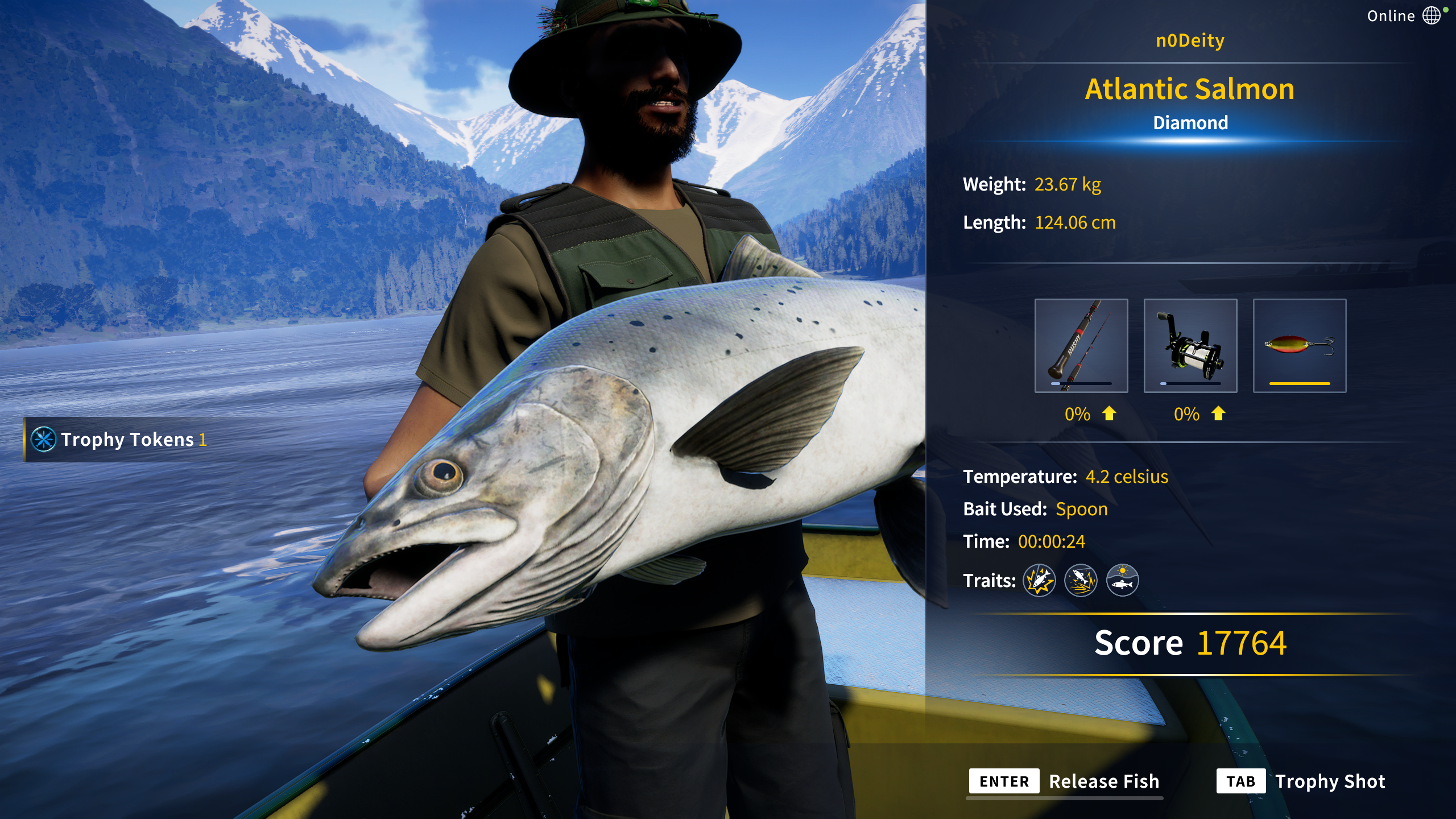Select the fishing reel equipment slot
Image resolution: width=1456 pixels, height=819 pixels.
click(1190, 345)
